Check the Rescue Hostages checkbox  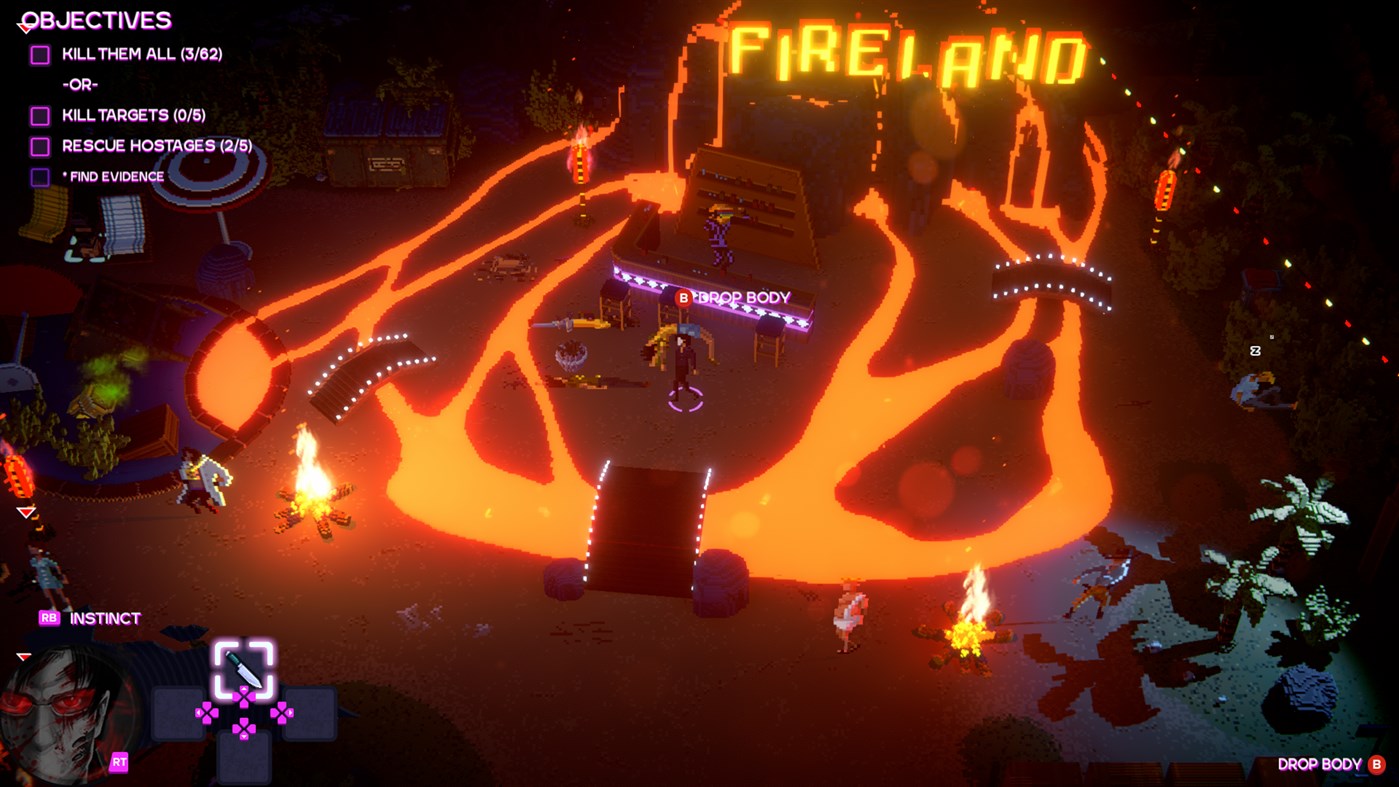[40, 145]
